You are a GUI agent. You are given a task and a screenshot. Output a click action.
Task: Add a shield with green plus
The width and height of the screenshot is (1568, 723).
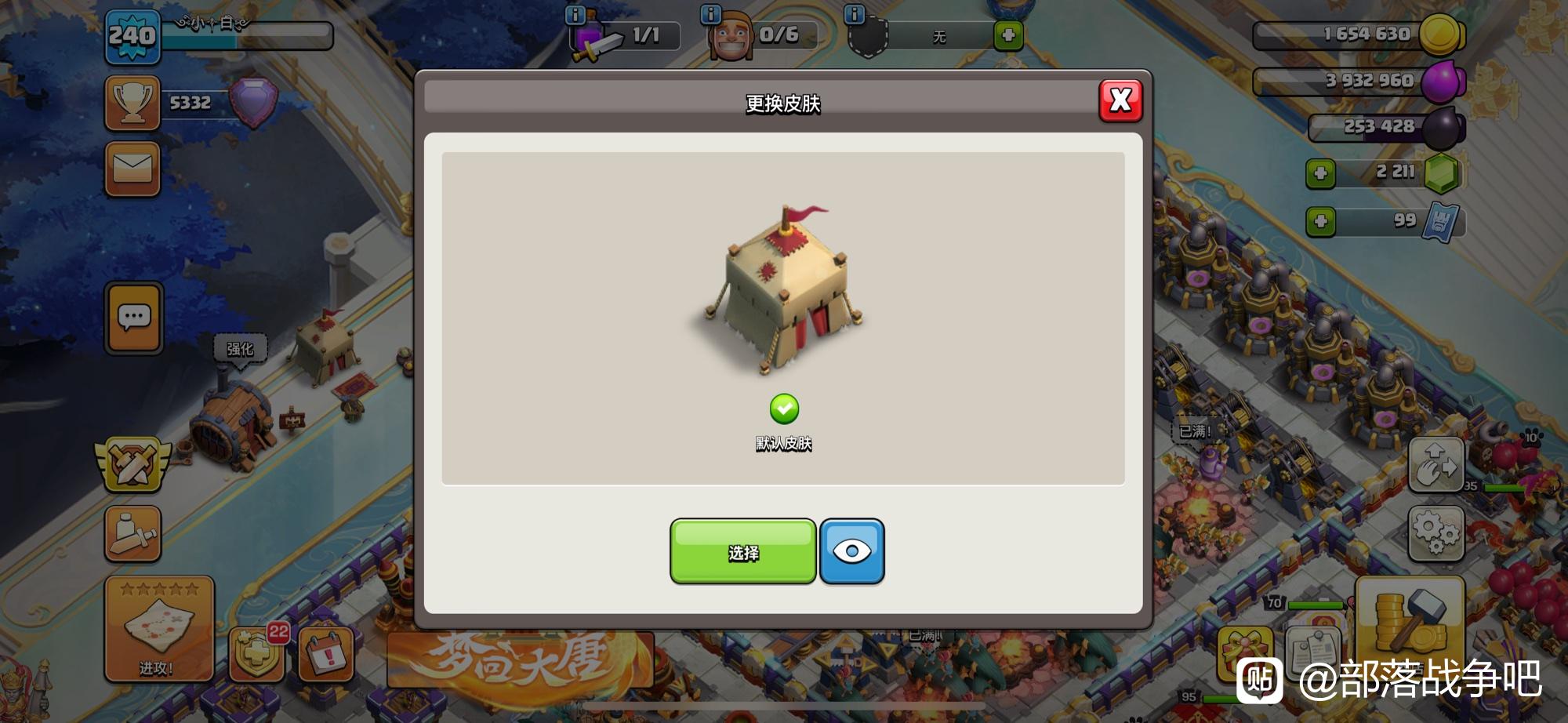(x=1008, y=36)
